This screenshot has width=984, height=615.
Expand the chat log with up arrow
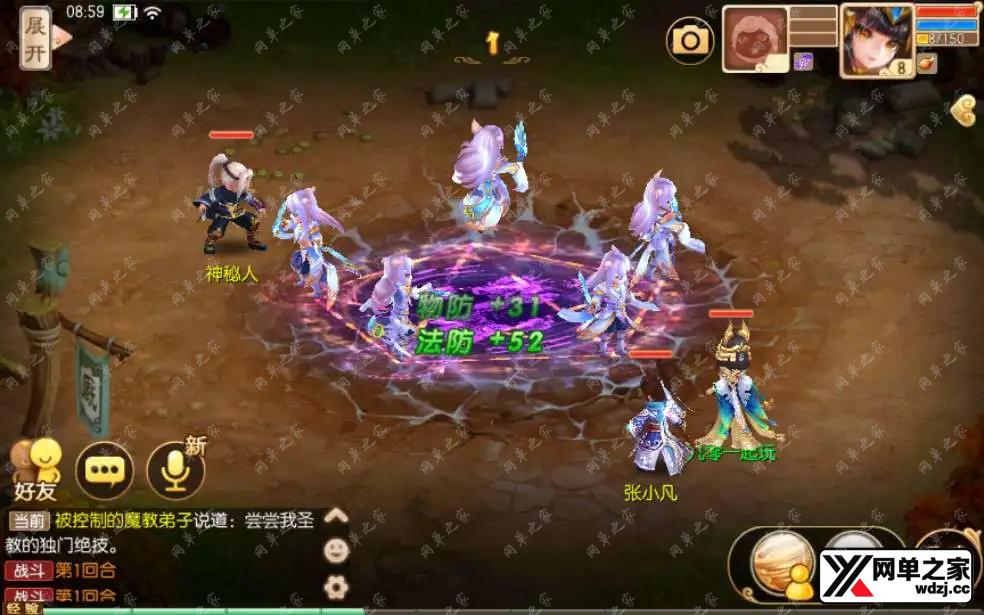pos(337,517)
